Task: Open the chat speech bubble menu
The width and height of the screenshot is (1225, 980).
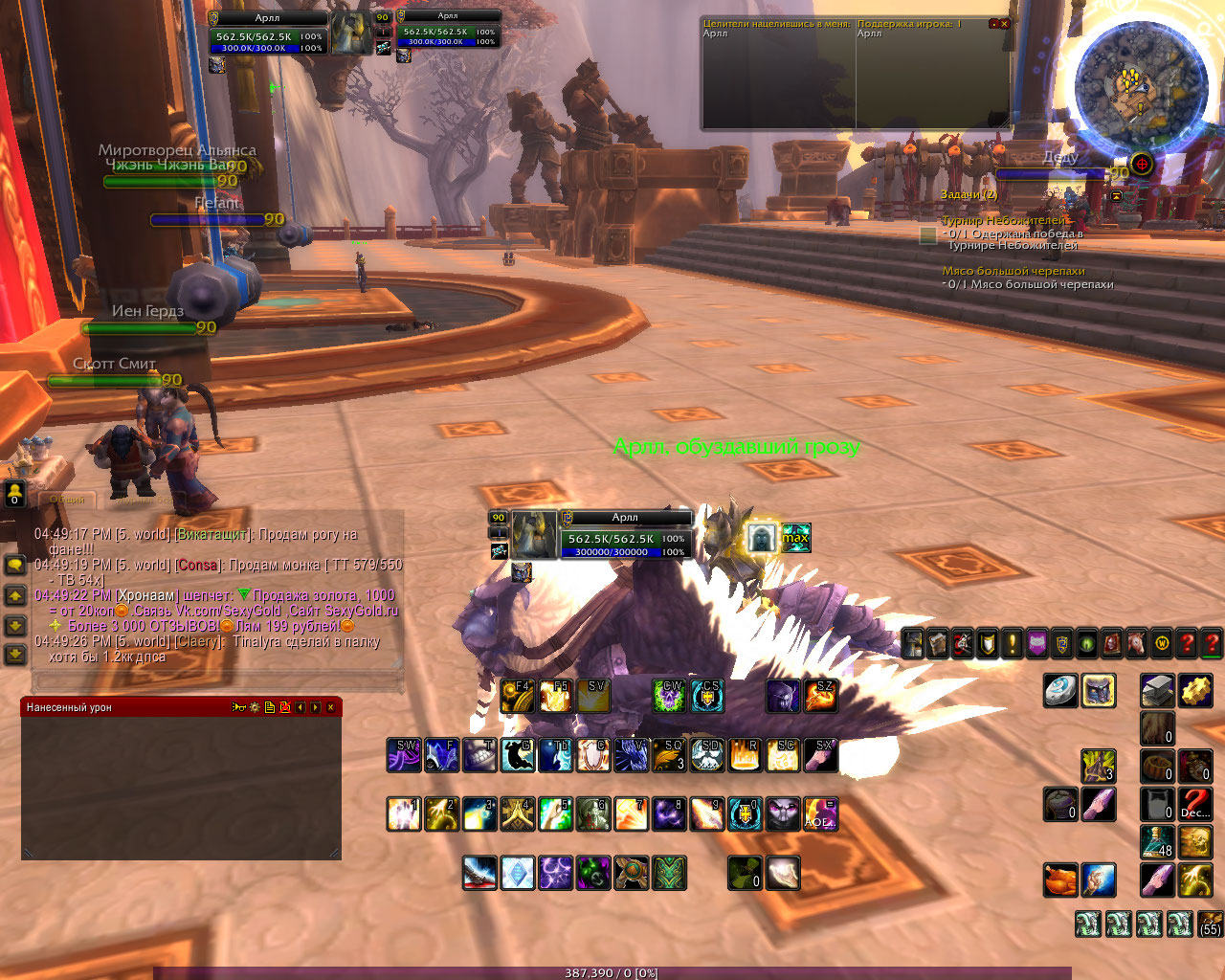Action: tap(14, 566)
